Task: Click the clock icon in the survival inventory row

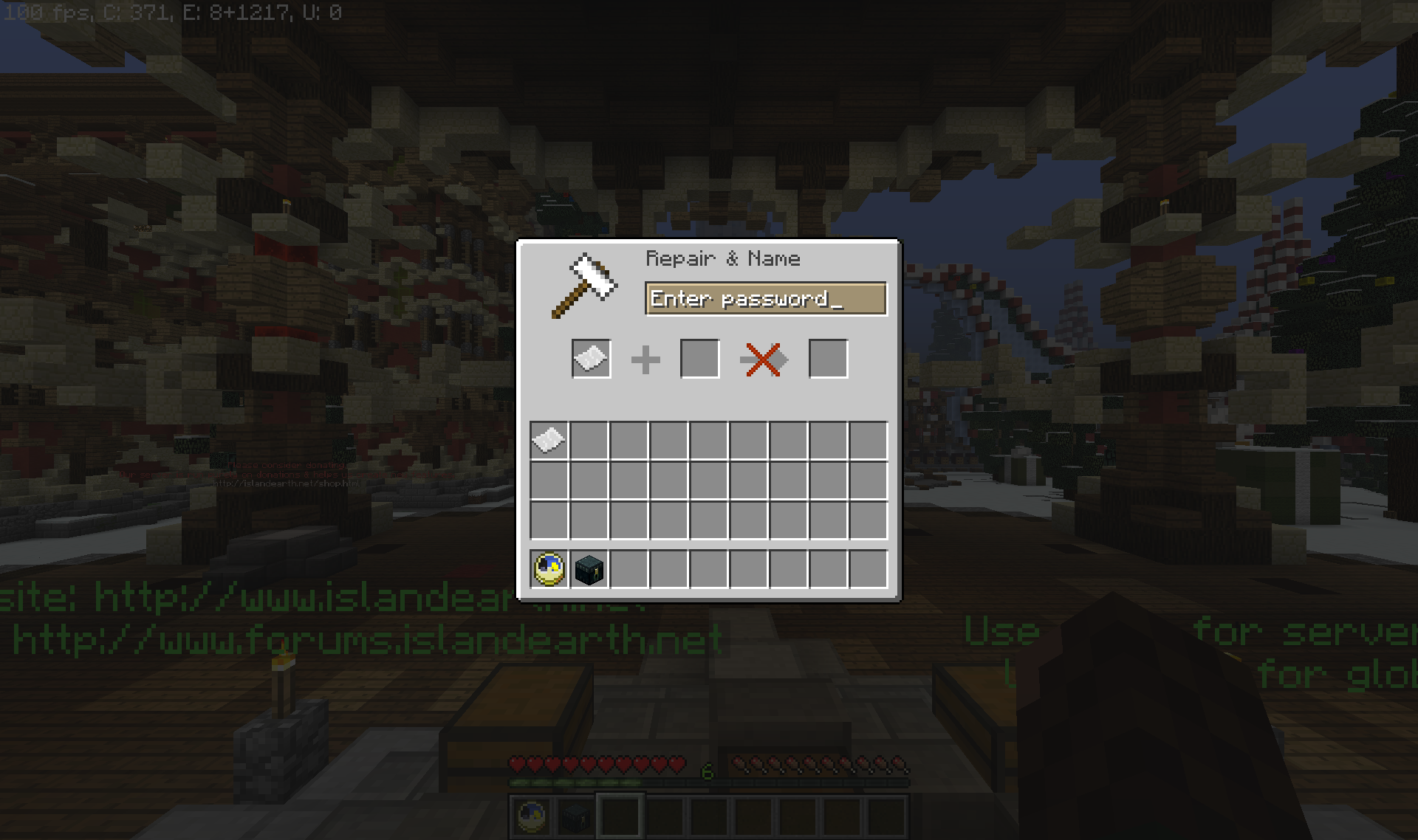Action: tap(549, 569)
